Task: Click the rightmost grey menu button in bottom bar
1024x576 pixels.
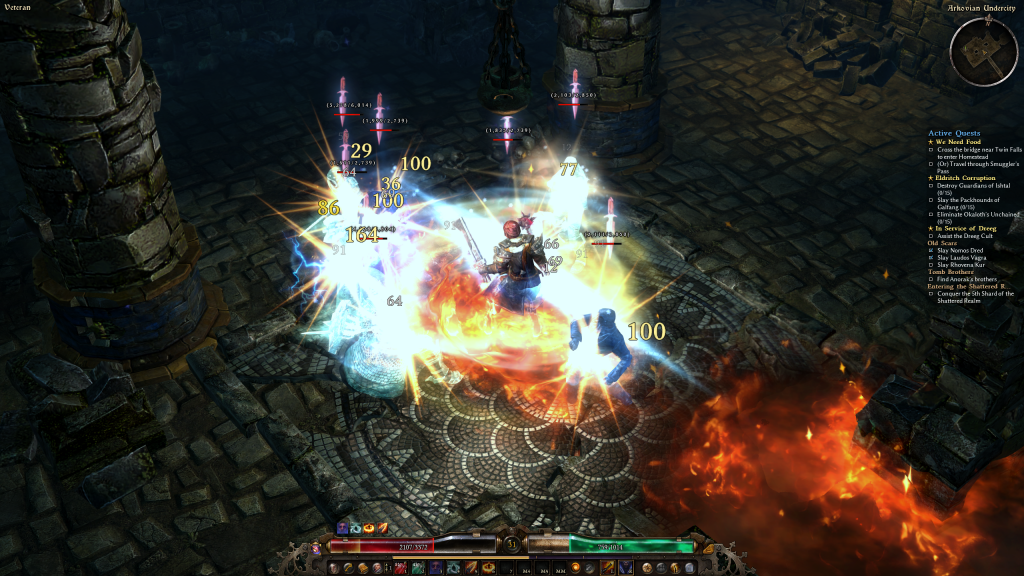Action: [691, 568]
